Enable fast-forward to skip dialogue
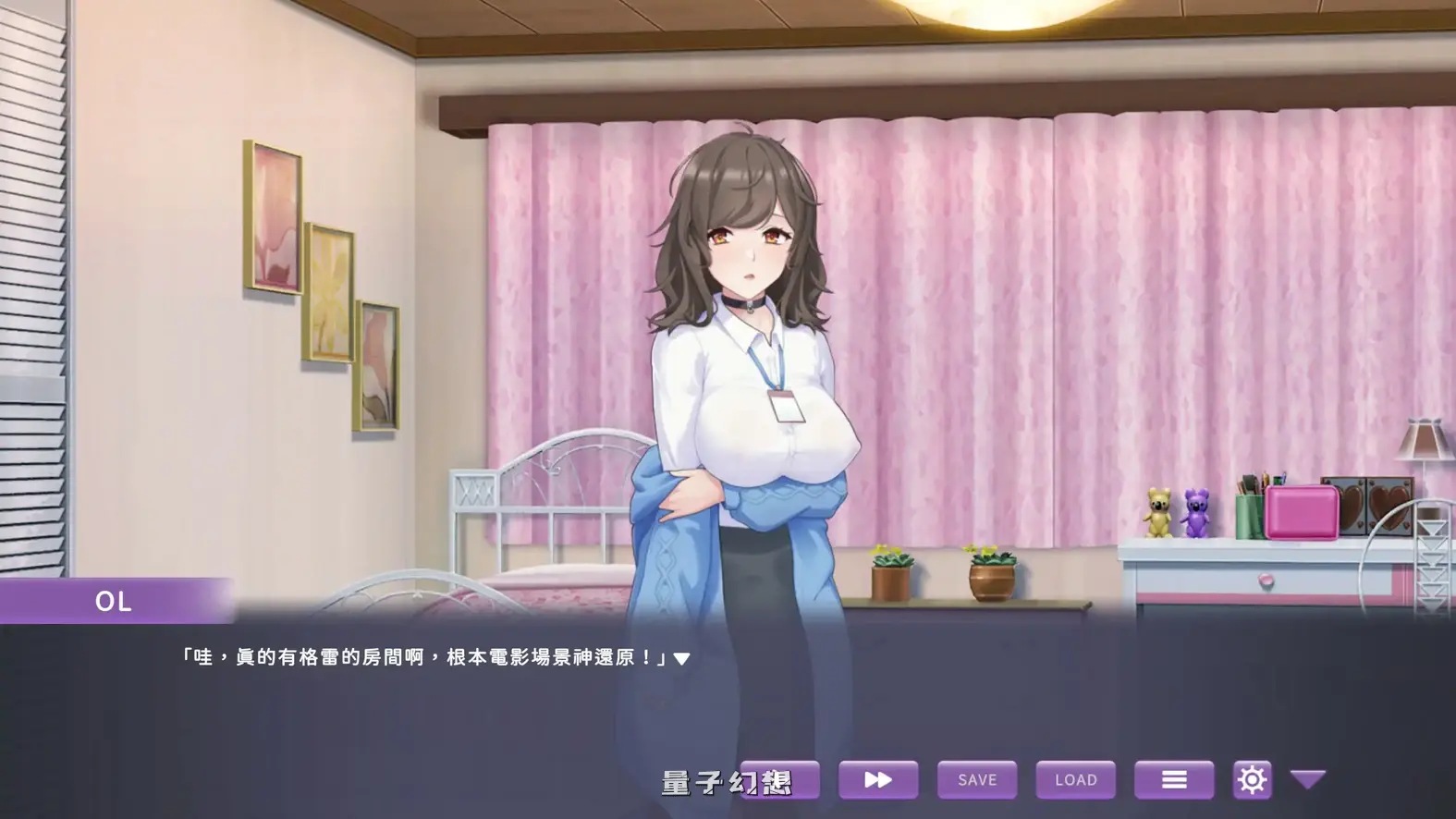Viewport: 1456px width, 819px height. click(878, 779)
